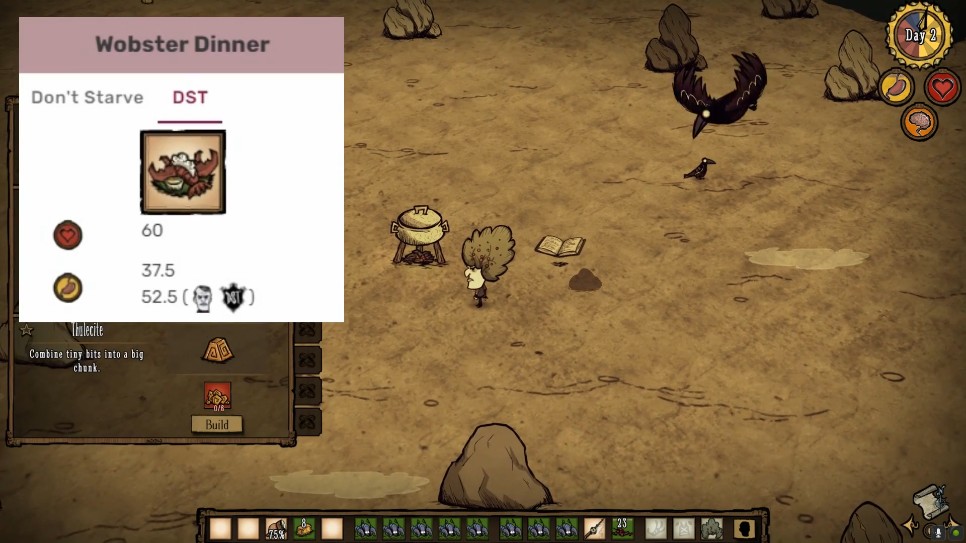This screenshot has height=543, width=966.
Task: Select the stack of 8 gold nuggets
Action: click(x=304, y=528)
